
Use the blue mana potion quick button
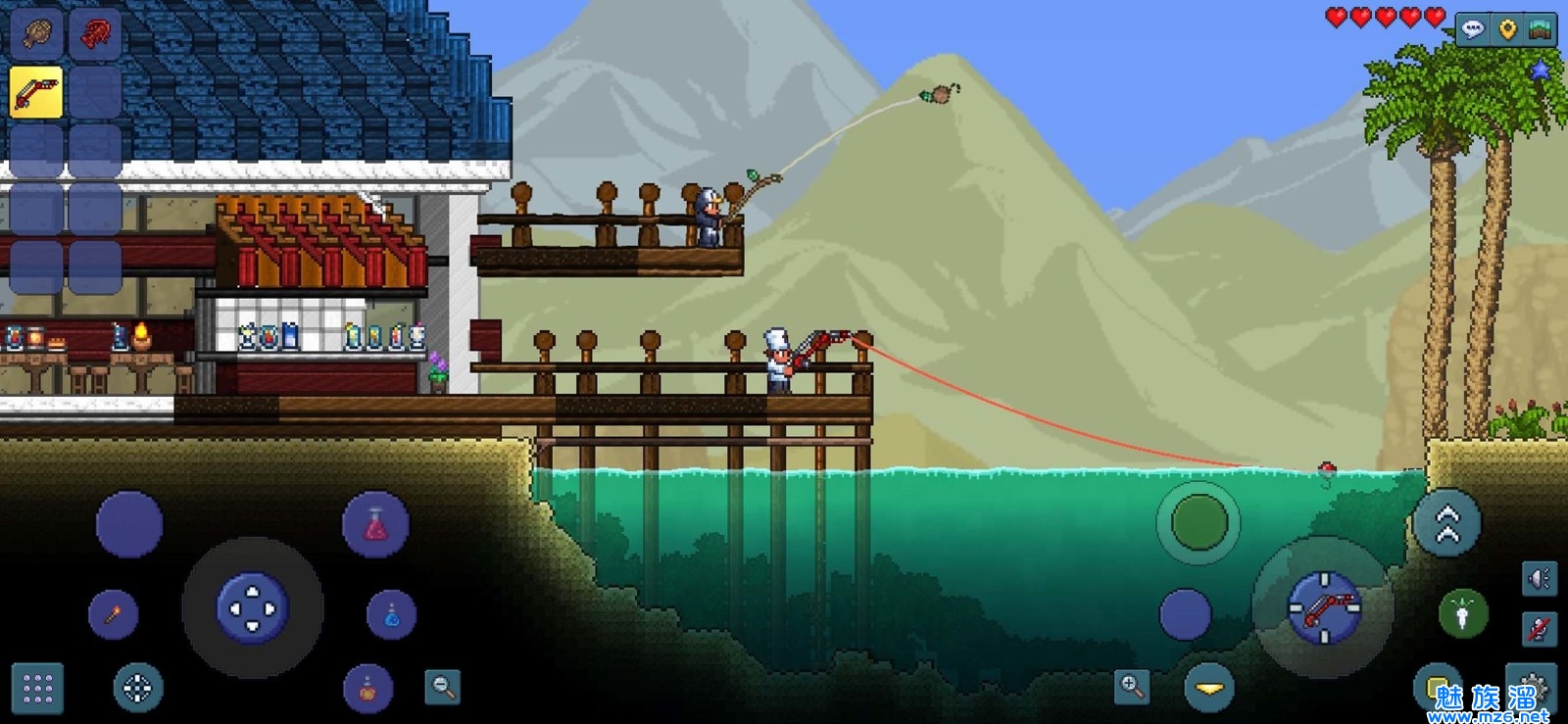point(391,615)
